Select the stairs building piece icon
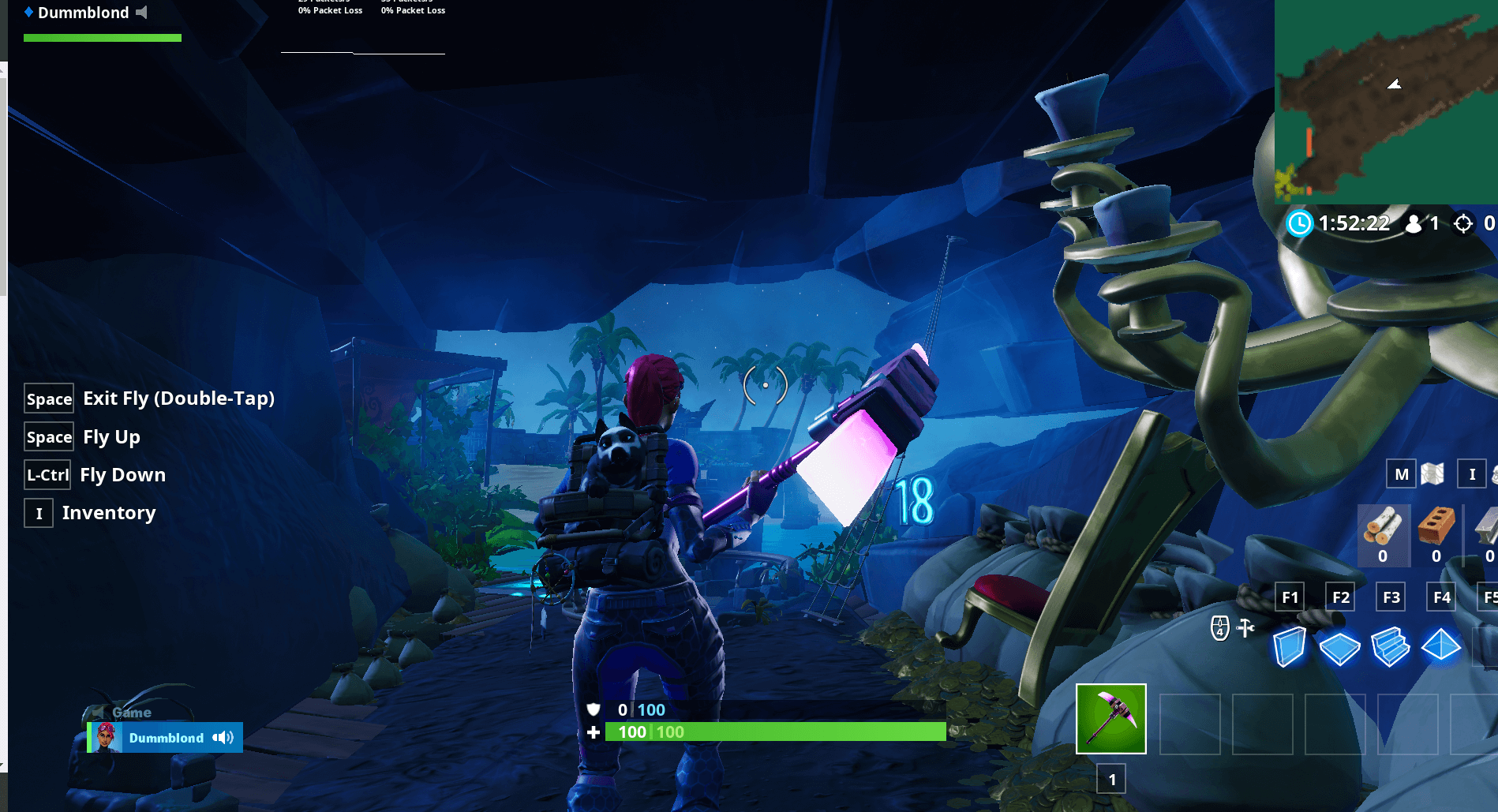1498x812 pixels. (x=1391, y=646)
